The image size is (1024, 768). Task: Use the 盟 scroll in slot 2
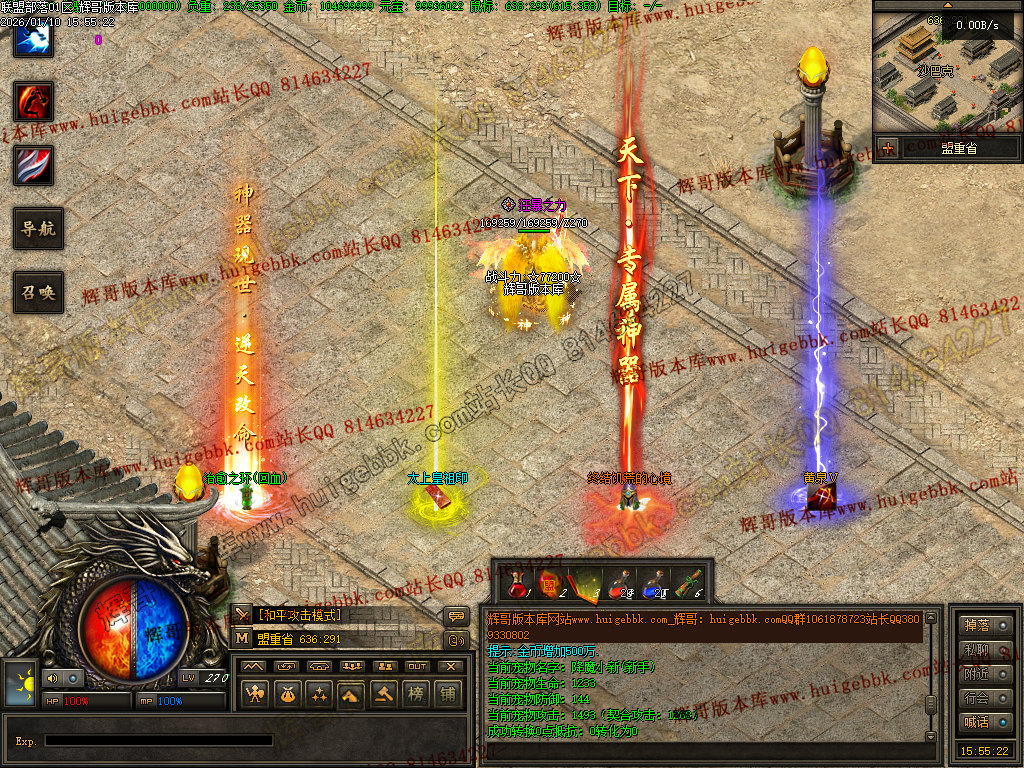(548, 582)
